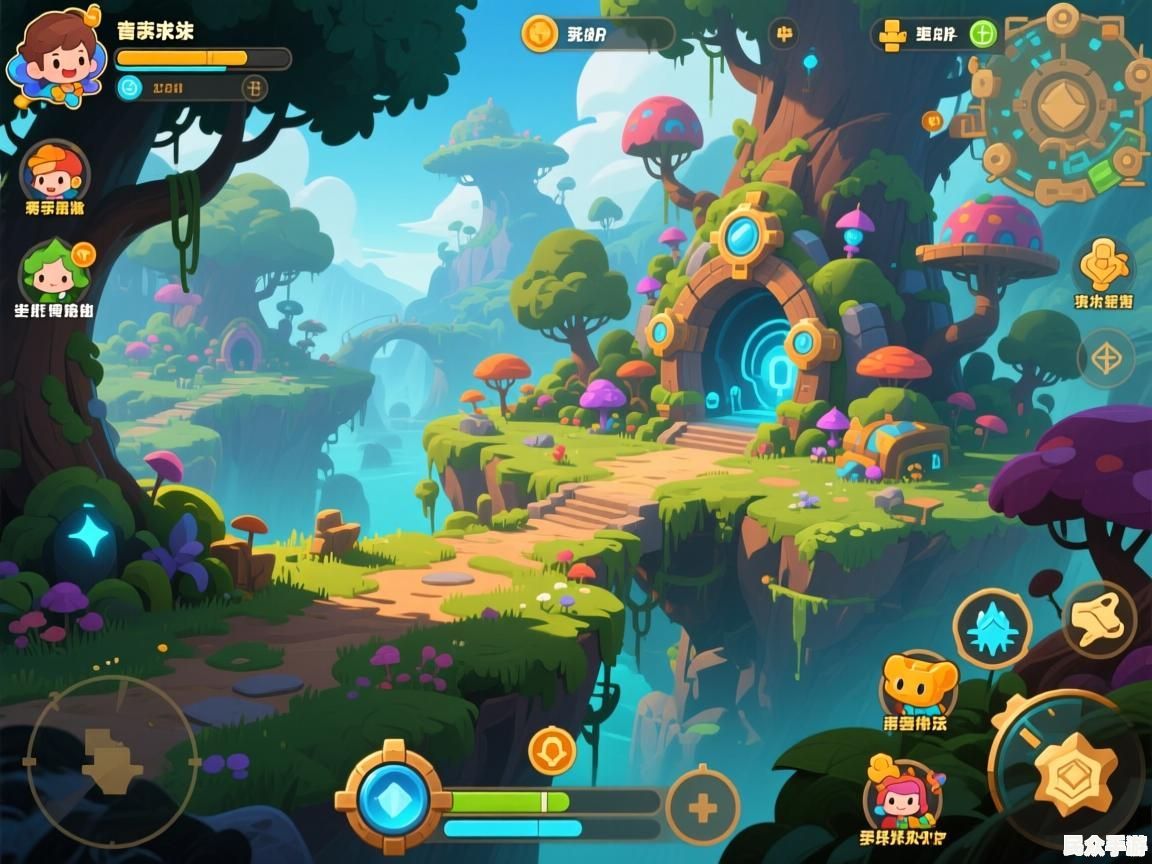
Task: Click the gold coin currency pill
Action: coord(596,34)
